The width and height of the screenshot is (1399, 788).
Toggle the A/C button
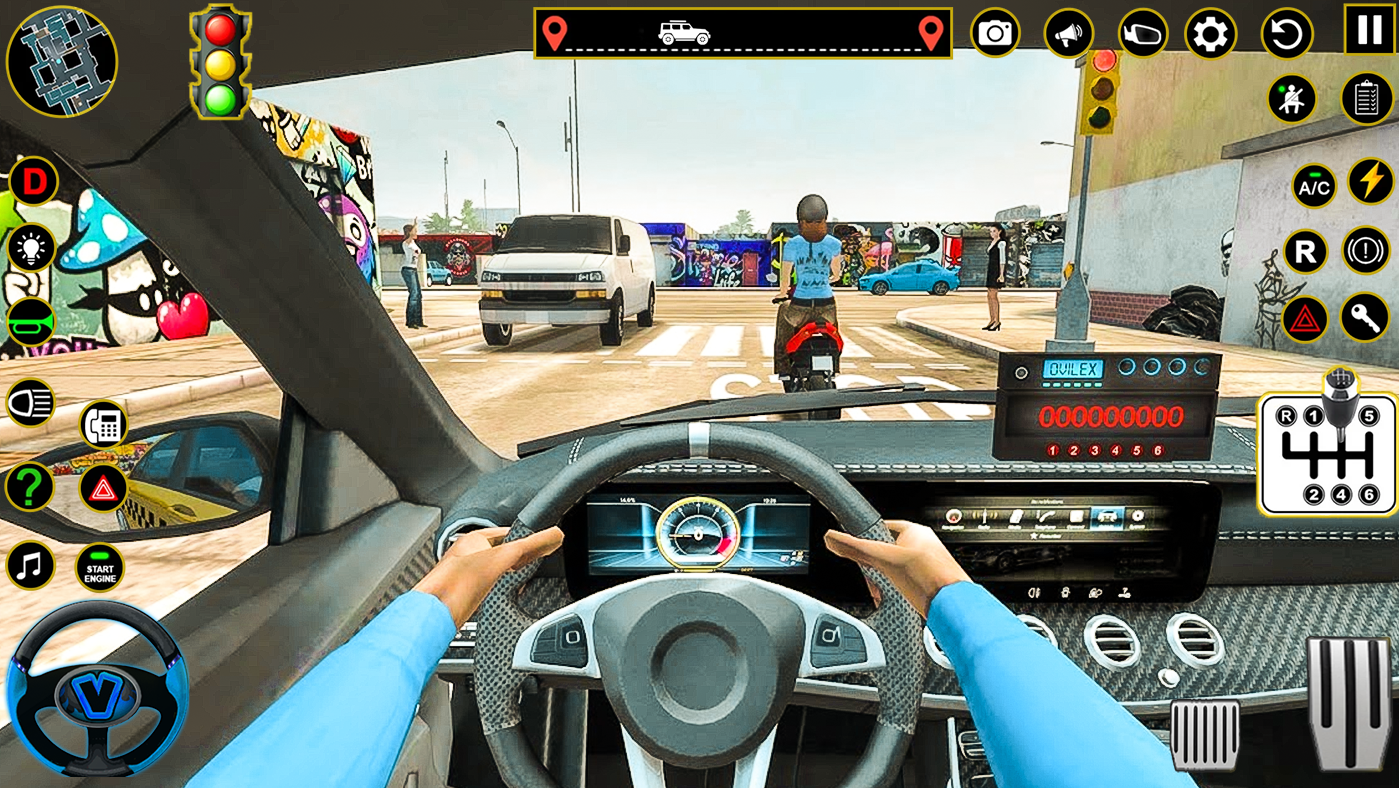[1313, 186]
